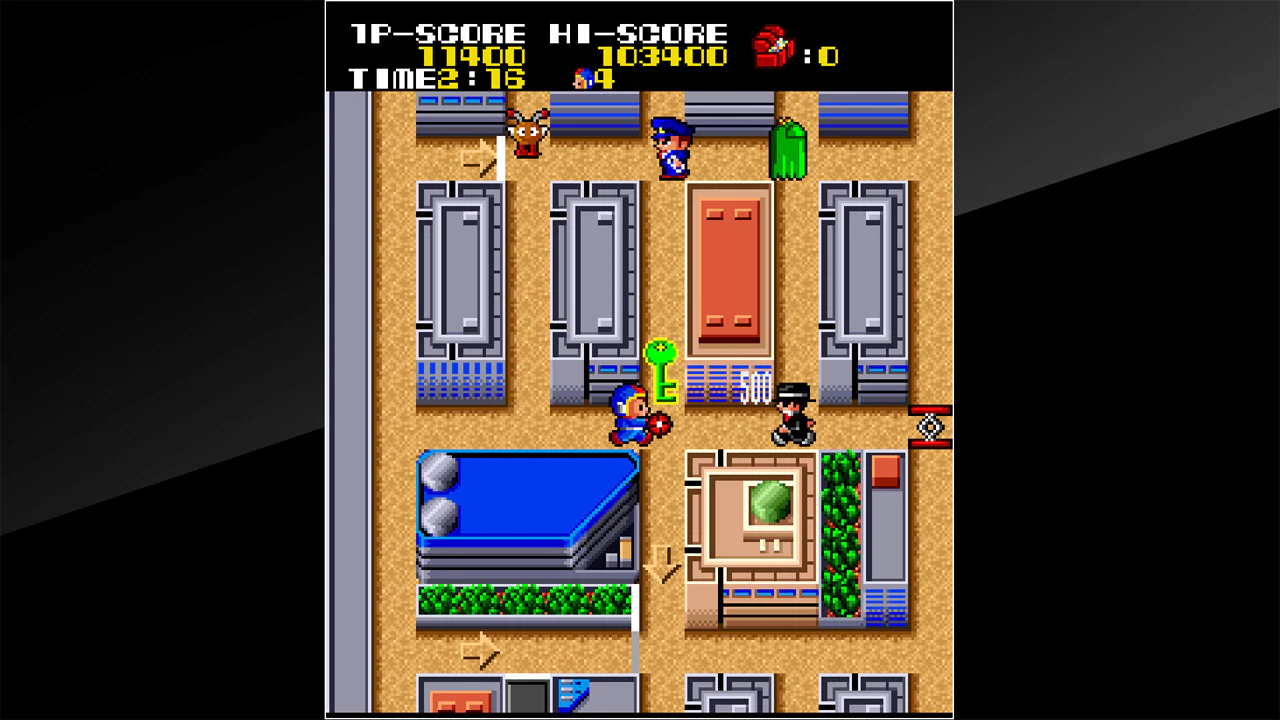The width and height of the screenshot is (1280, 720).
Task: Toggle the red exit marker on the right edge
Action: point(929,428)
